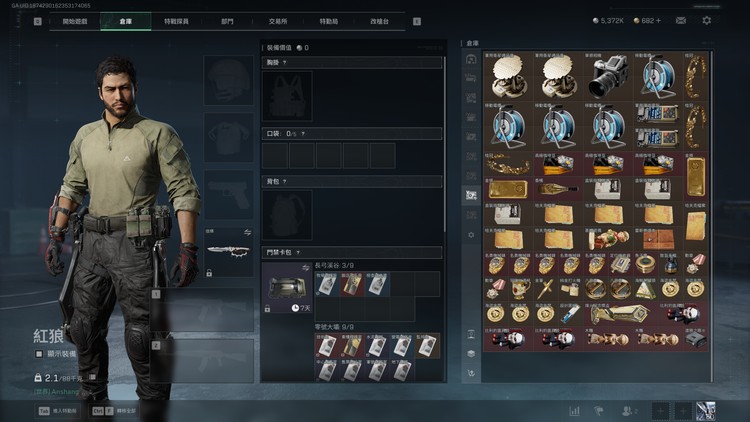Go to the 交易所 tab

coord(280,21)
